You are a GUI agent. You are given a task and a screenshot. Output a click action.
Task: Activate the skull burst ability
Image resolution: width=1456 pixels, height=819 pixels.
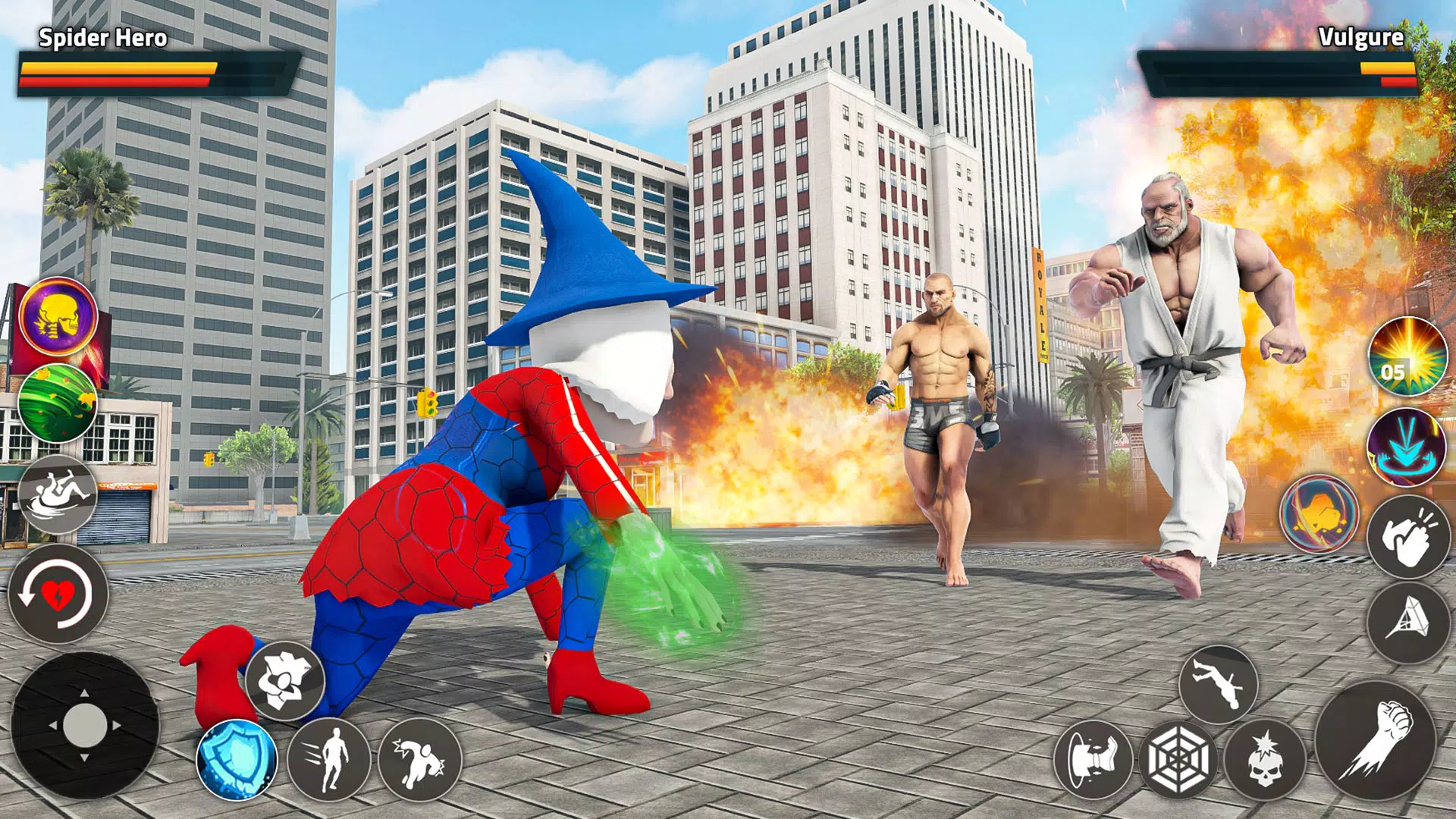[x=1264, y=759]
